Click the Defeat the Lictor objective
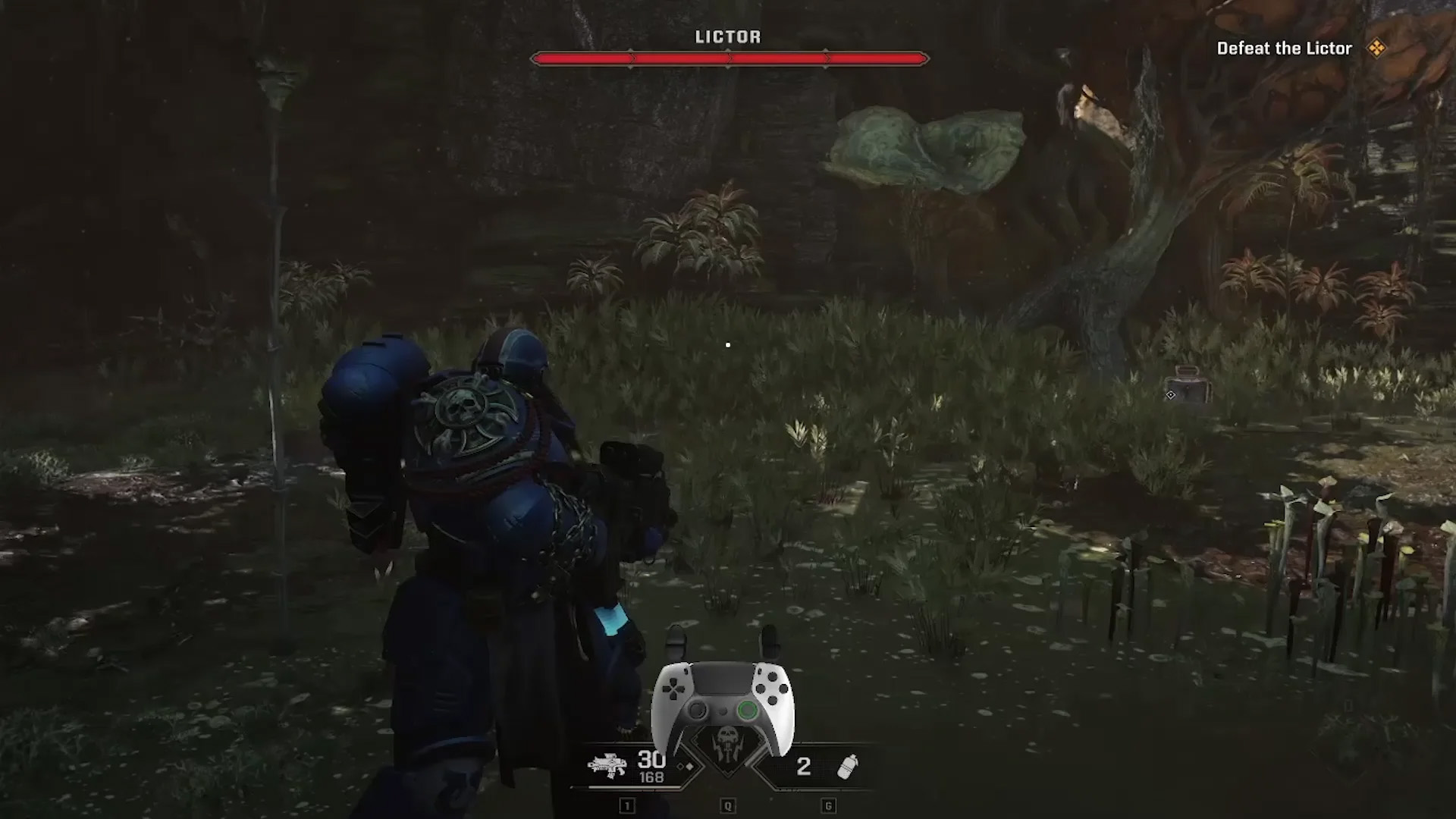 pos(1284,49)
